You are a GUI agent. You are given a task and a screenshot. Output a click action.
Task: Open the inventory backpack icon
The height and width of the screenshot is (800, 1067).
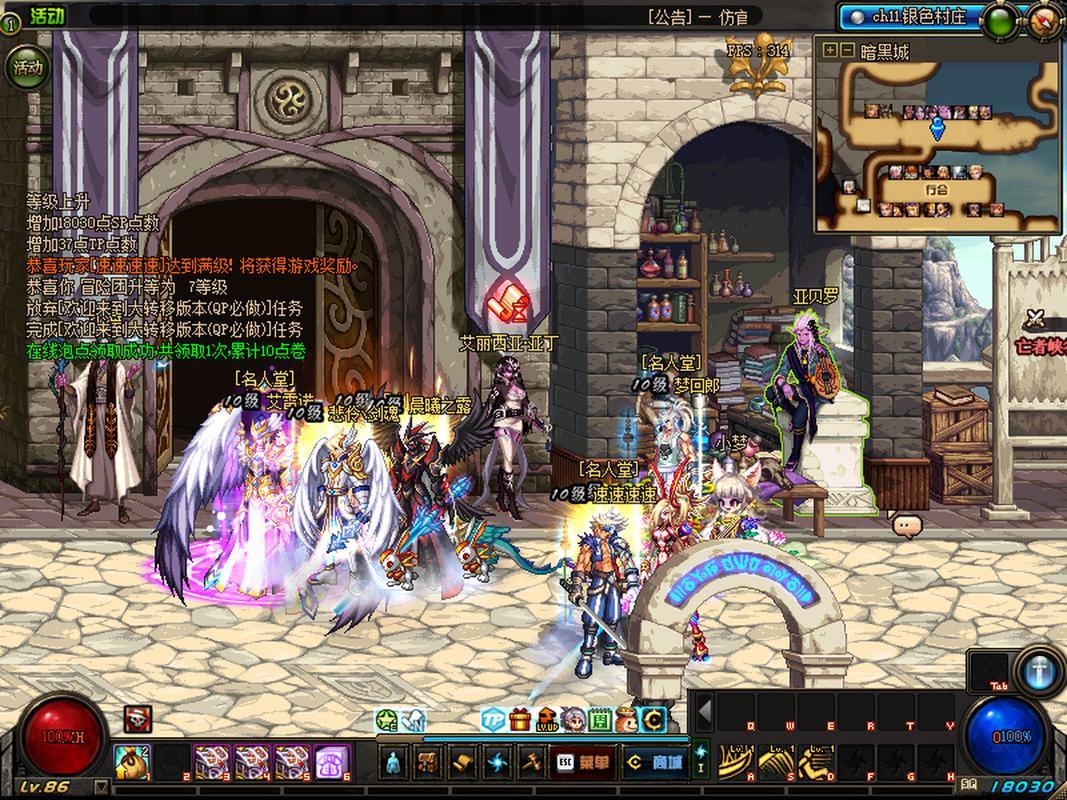[x=428, y=762]
